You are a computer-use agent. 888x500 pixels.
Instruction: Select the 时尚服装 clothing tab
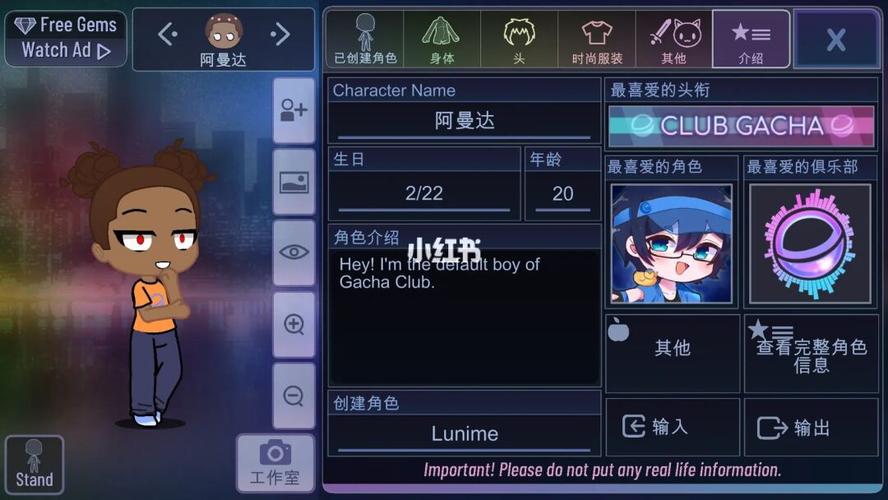point(596,40)
